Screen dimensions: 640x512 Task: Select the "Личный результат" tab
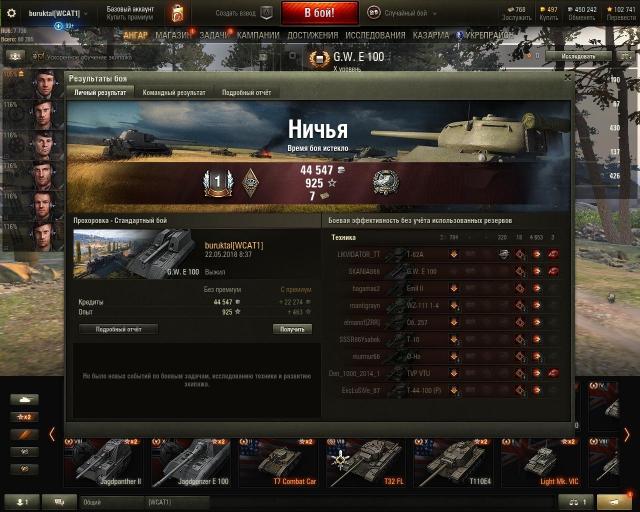pyautogui.click(x=101, y=92)
